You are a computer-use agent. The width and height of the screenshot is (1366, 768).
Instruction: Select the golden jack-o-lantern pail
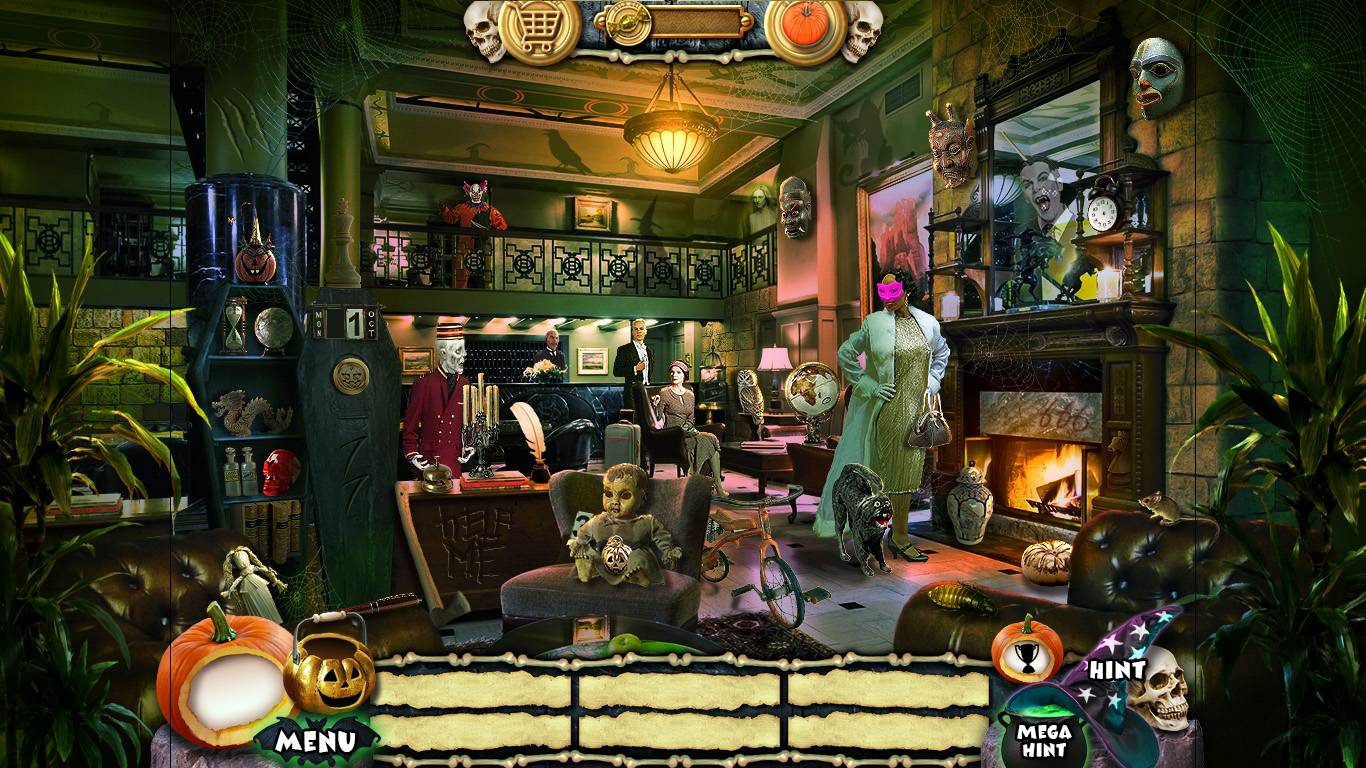point(329,672)
